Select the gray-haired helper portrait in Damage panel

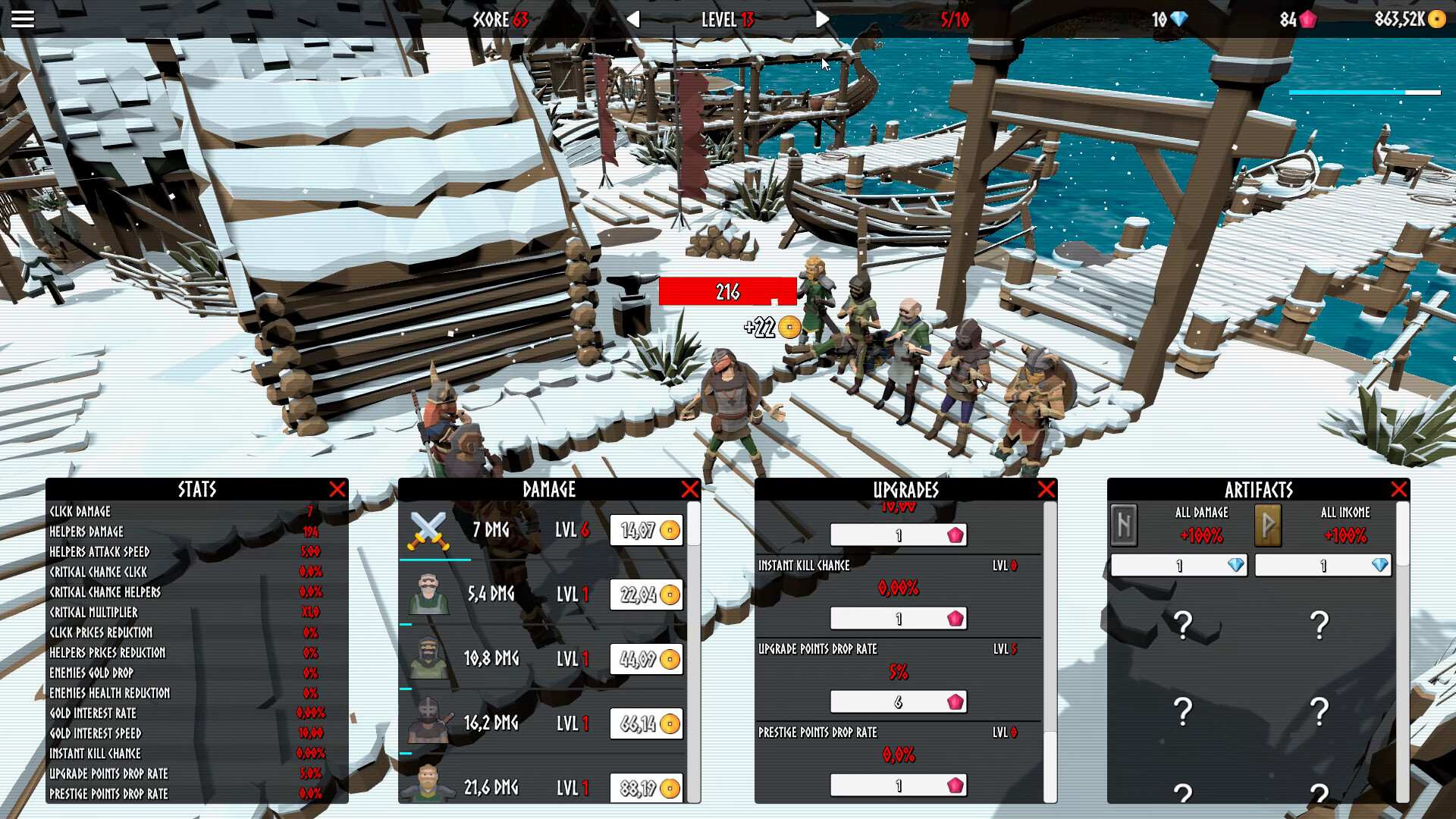(x=429, y=595)
